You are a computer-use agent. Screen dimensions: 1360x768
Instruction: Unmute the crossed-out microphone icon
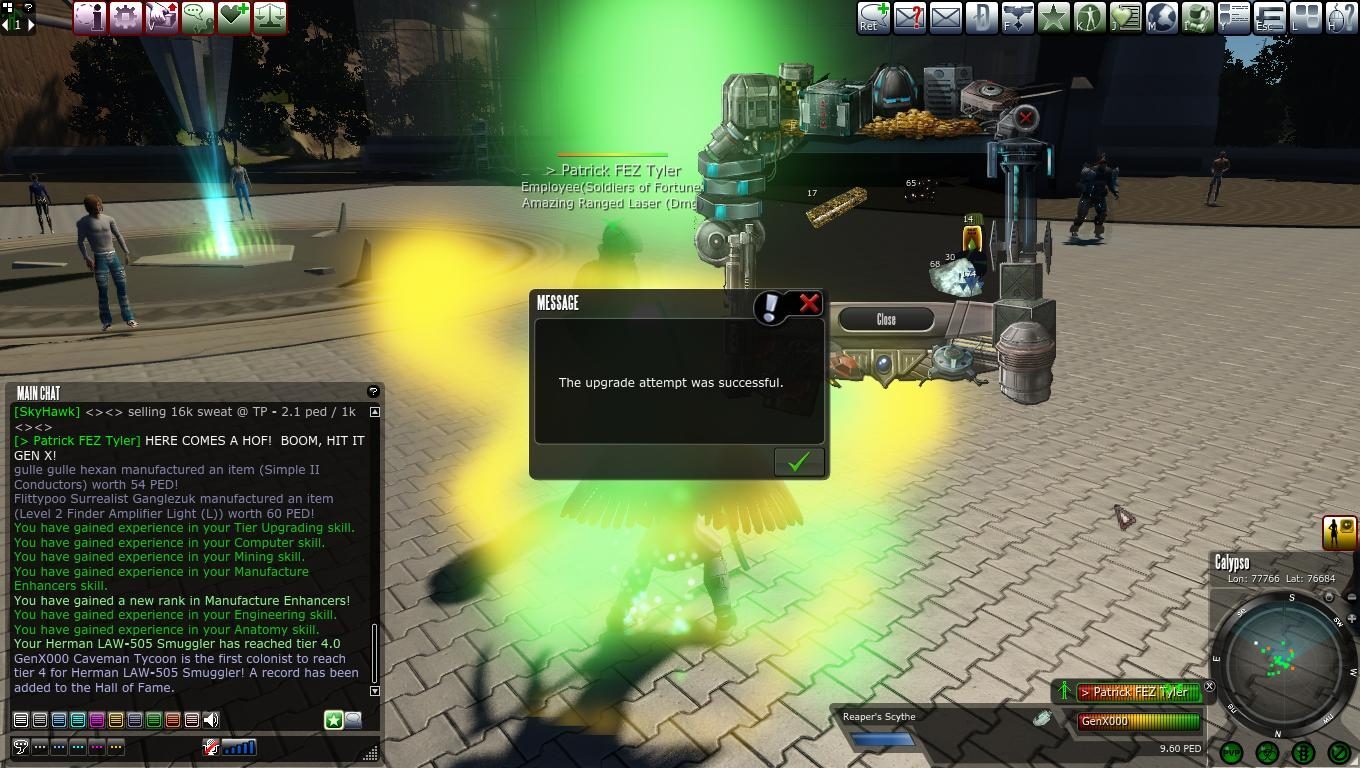click(211, 746)
